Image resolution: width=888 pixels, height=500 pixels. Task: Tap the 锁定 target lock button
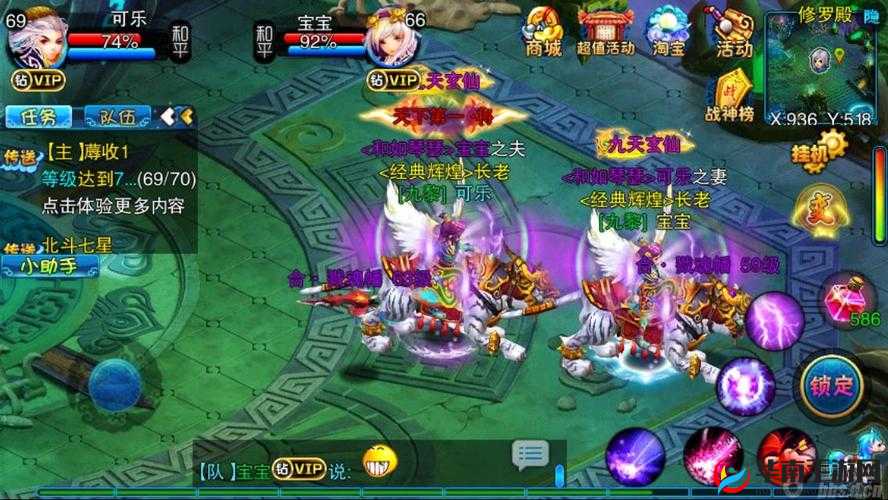click(833, 385)
